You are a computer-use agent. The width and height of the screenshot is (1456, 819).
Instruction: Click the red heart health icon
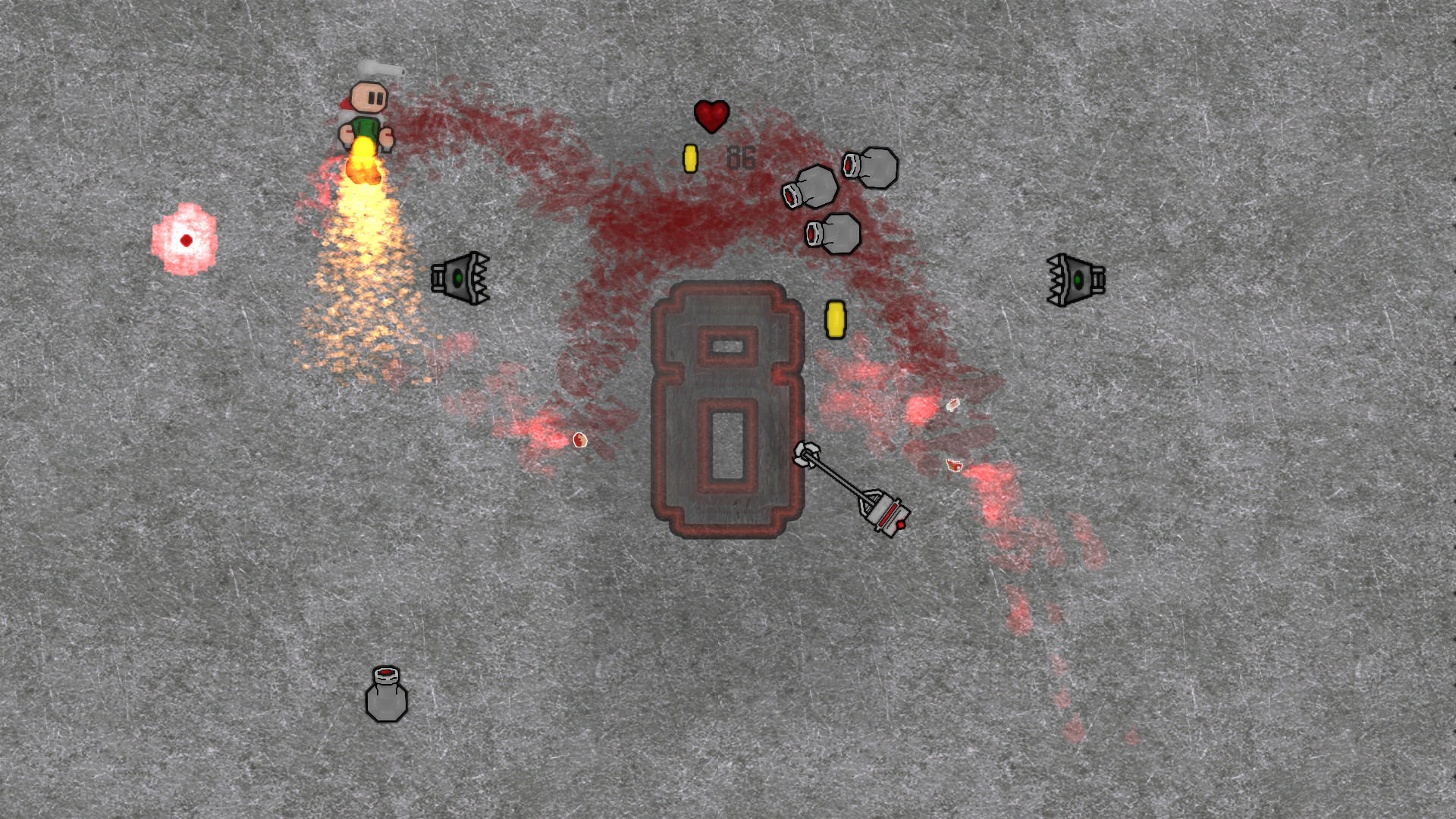click(x=711, y=117)
